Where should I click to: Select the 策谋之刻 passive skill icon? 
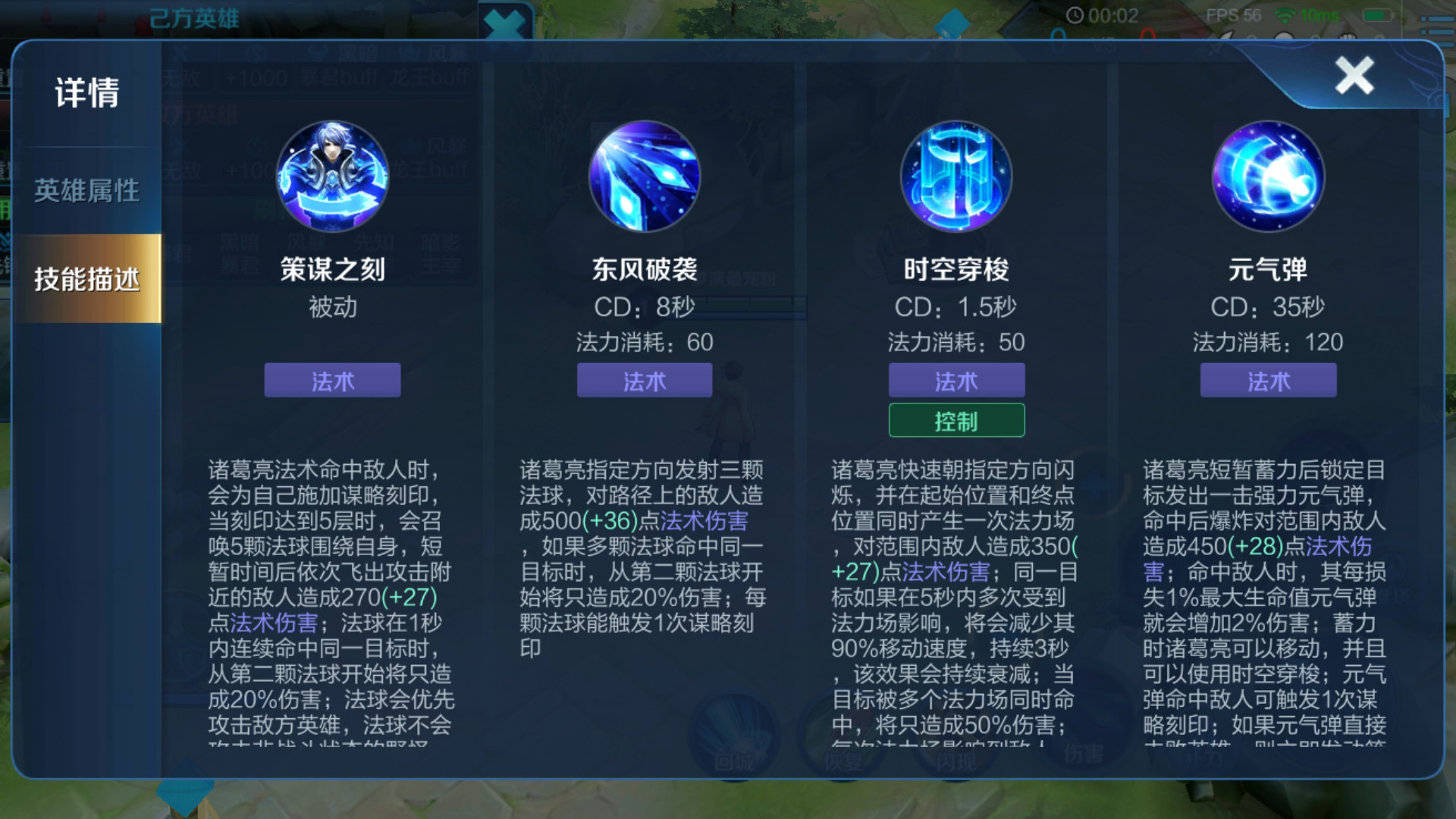[x=331, y=176]
